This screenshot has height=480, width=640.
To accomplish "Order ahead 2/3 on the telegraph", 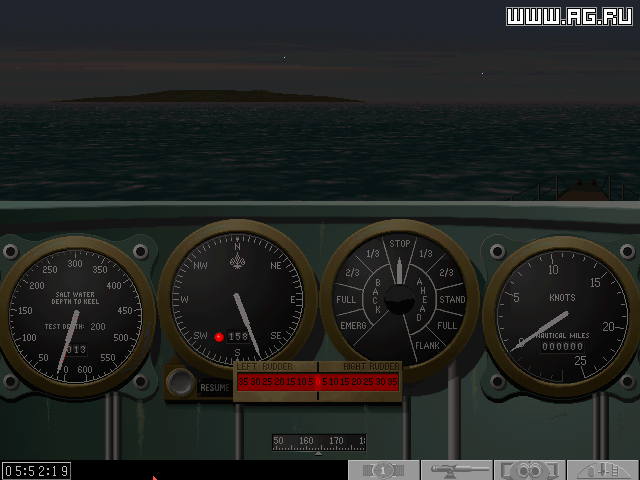I will coord(446,272).
